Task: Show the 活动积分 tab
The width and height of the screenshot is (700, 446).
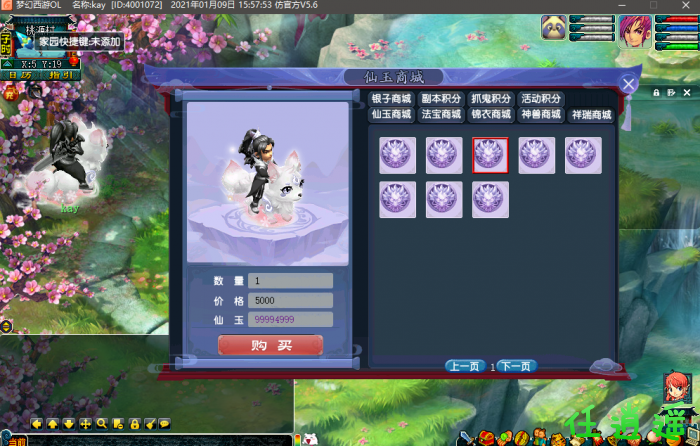Action: pos(541,99)
